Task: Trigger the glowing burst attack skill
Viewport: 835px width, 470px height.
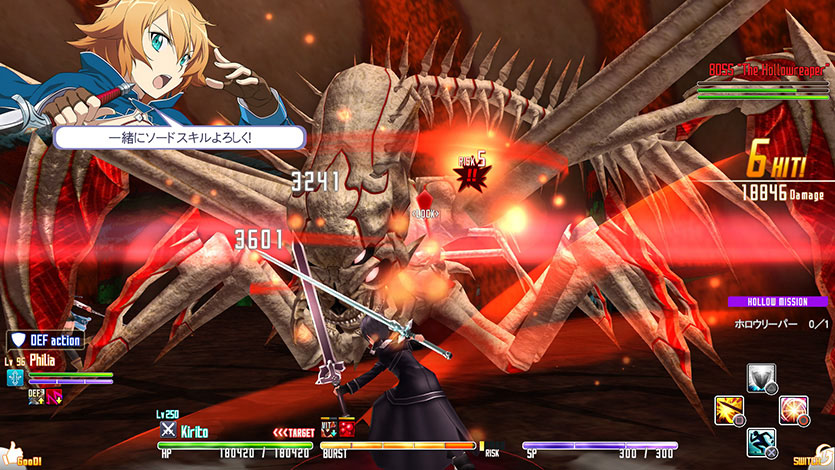Action: pyautogui.click(x=794, y=409)
